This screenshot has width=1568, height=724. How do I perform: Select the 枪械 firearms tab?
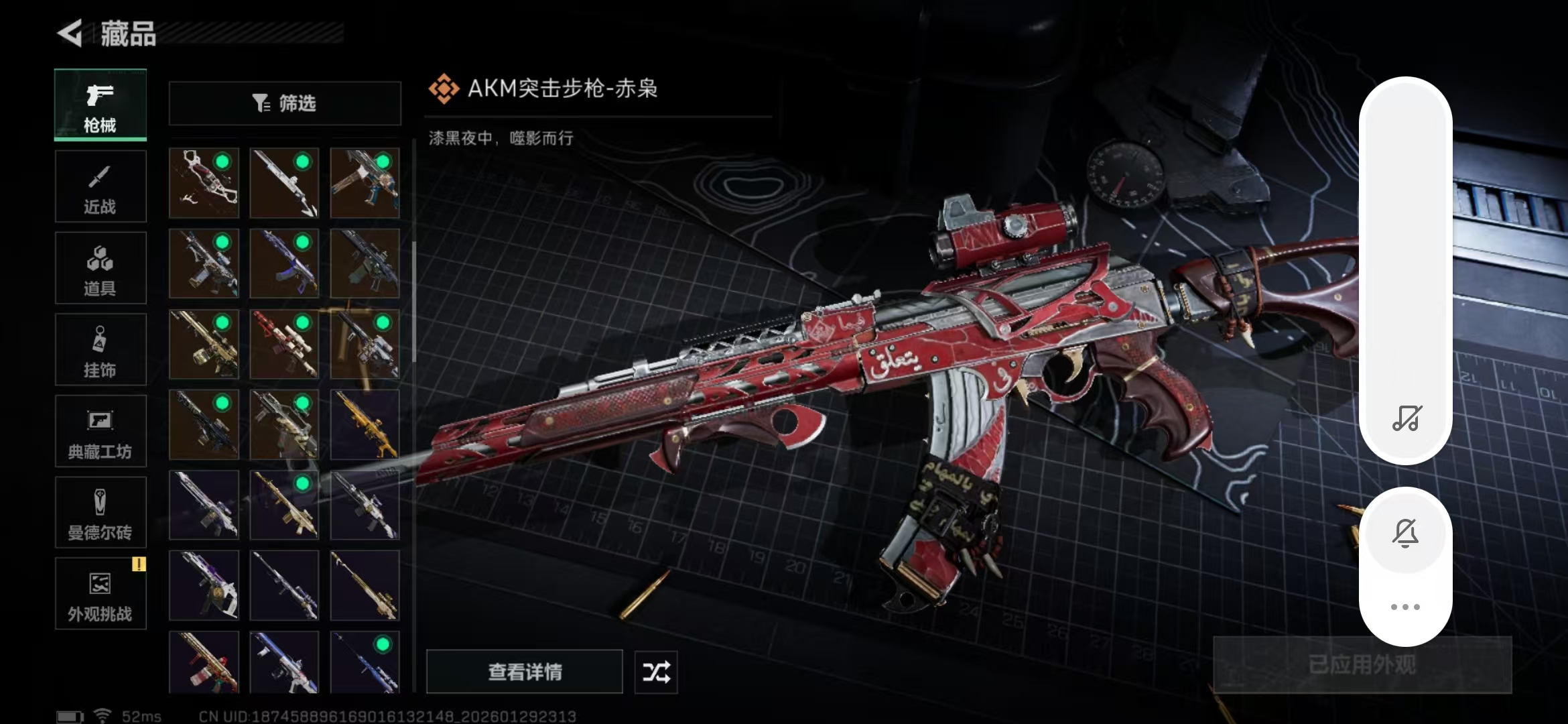[x=100, y=105]
